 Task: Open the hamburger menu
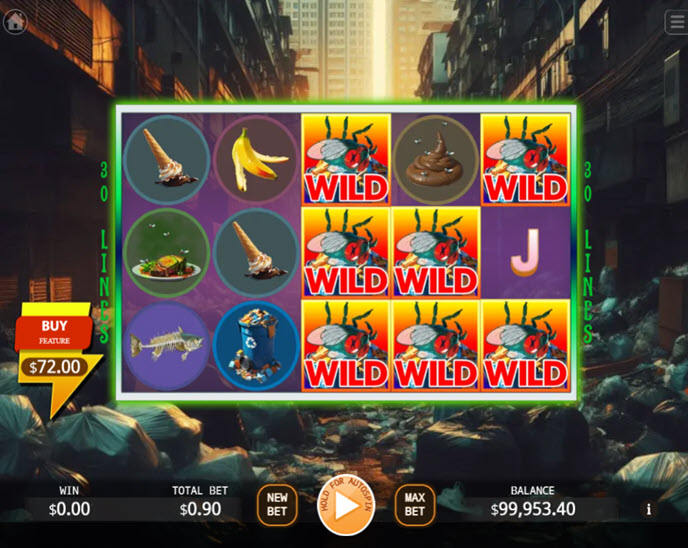[x=677, y=22]
